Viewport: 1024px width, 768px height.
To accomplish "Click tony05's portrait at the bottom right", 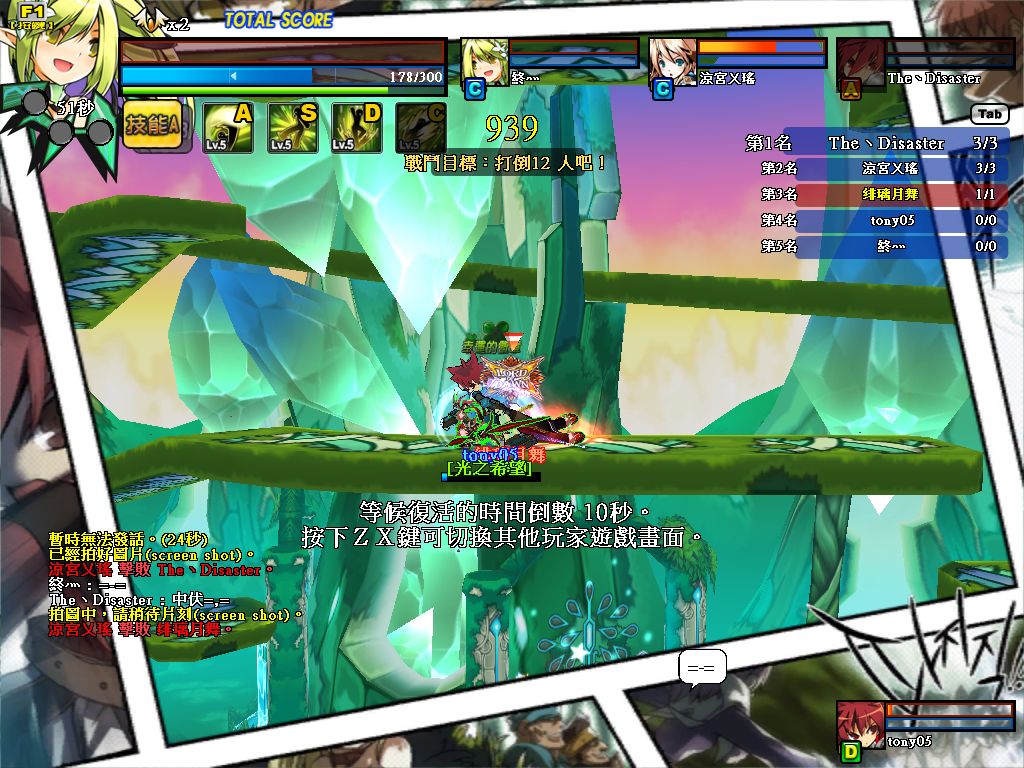I will 860,723.
